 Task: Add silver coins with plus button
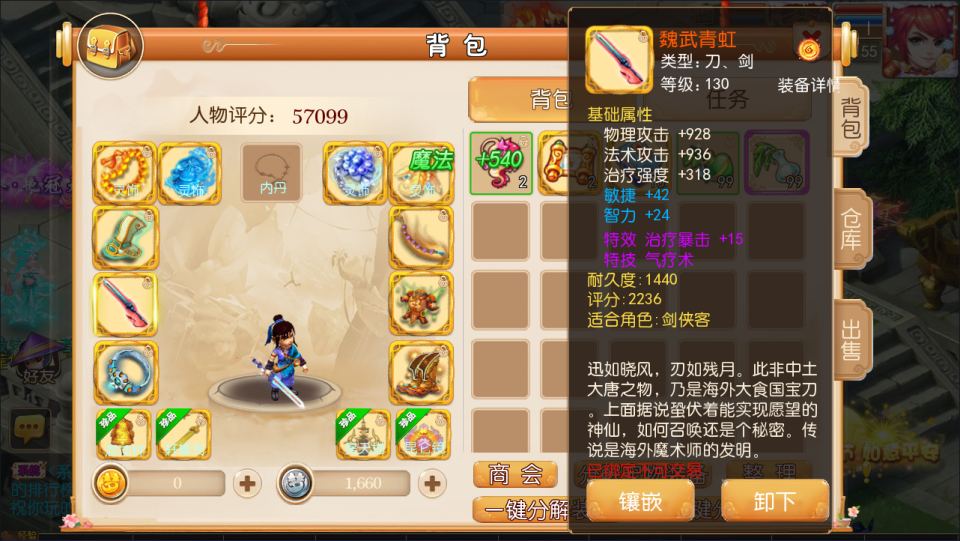pos(432,484)
